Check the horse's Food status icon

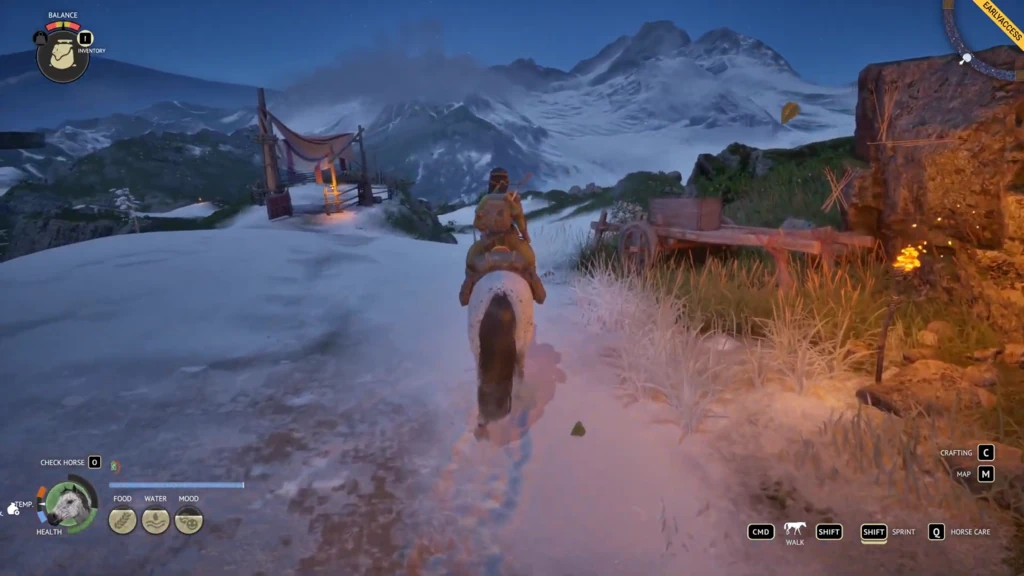[x=122, y=520]
